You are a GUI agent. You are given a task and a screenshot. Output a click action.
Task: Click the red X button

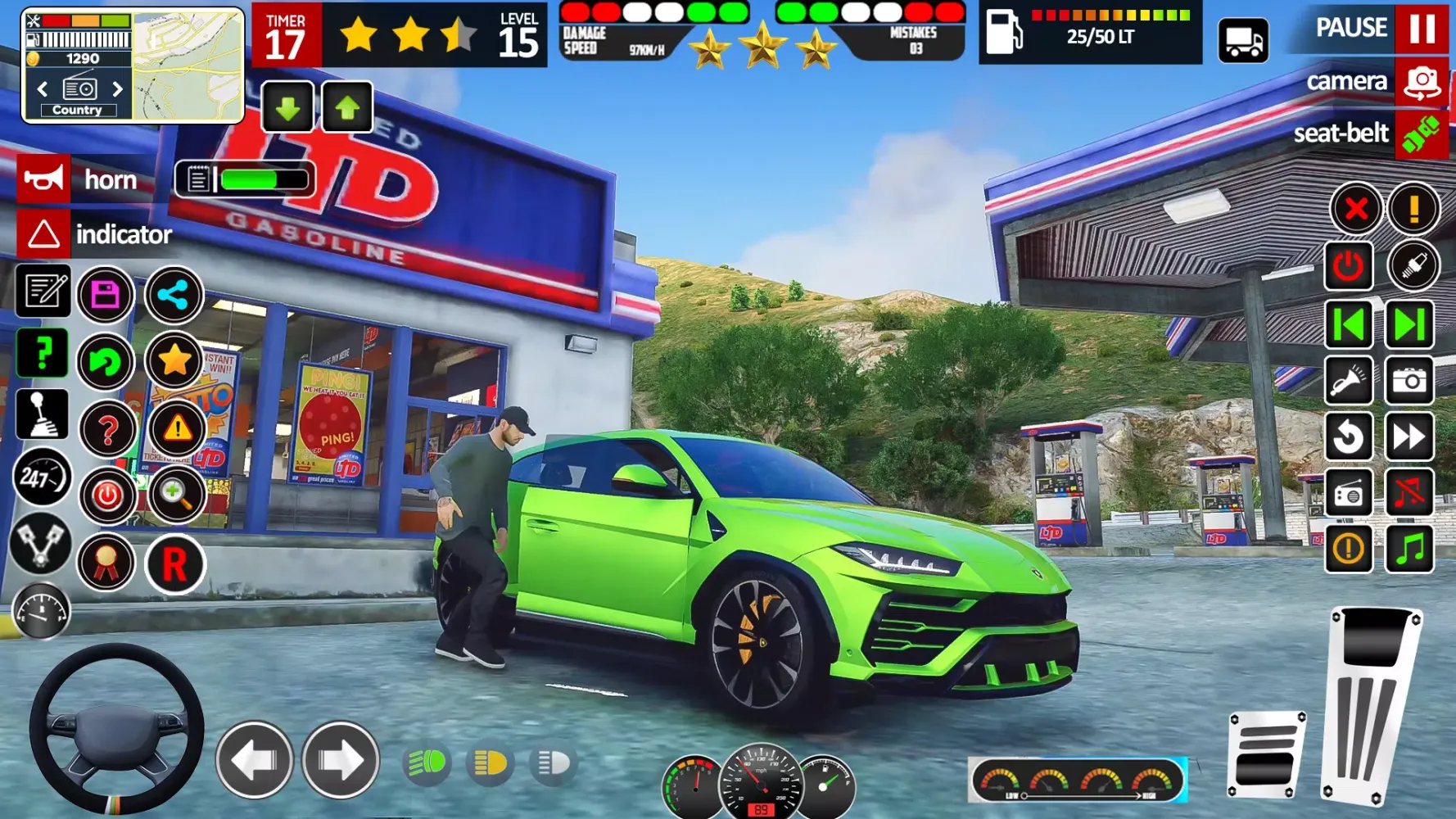[1355, 209]
